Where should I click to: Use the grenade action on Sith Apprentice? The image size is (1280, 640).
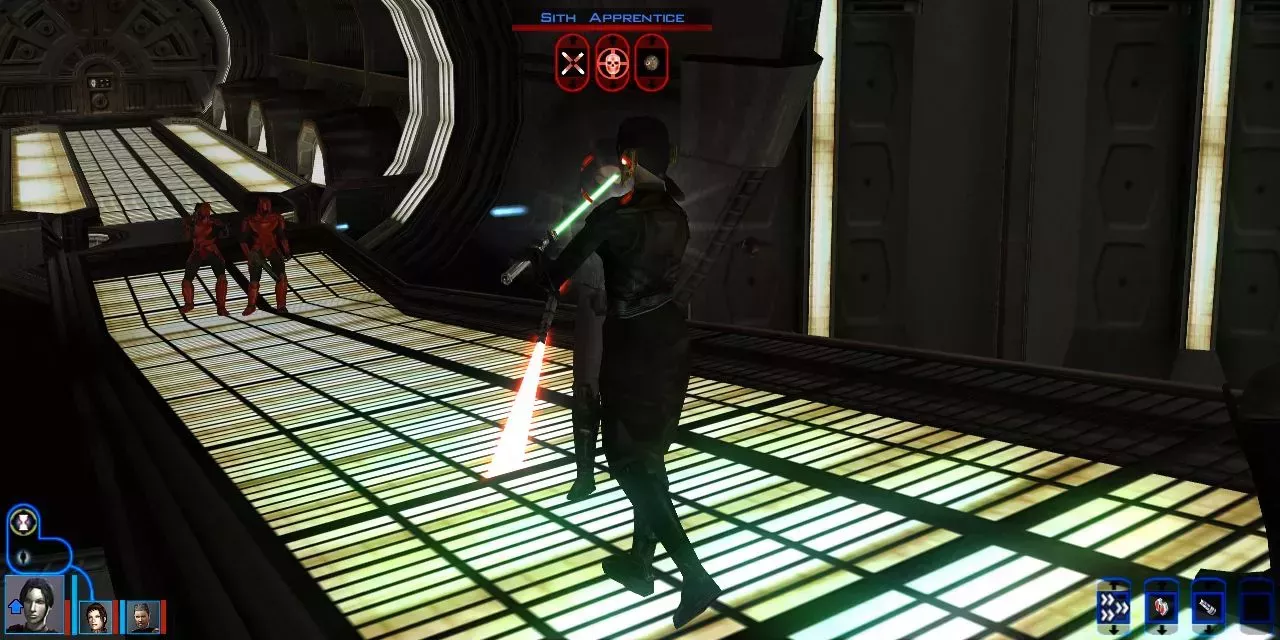coord(651,63)
